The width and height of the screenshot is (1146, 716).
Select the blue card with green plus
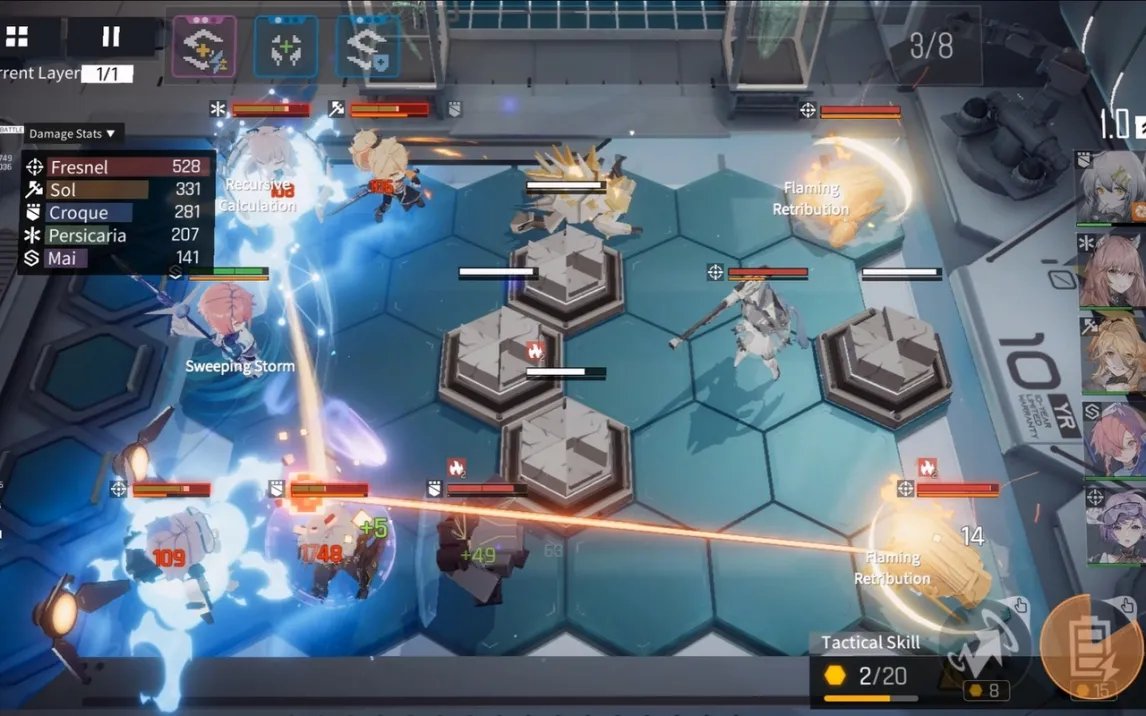point(285,46)
